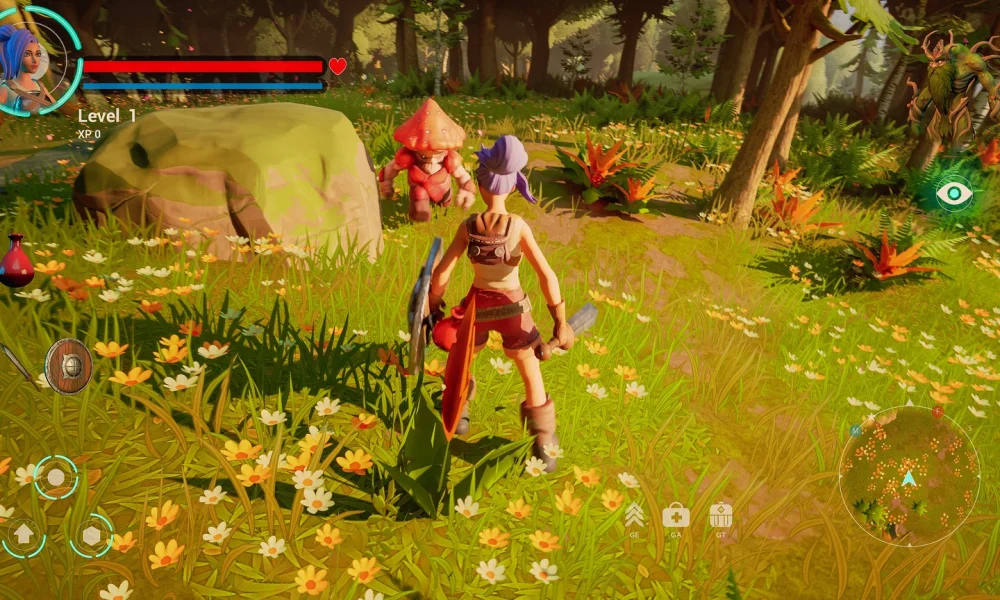Open the first-aid kit GA icon
The image size is (1000, 600).
click(x=676, y=516)
